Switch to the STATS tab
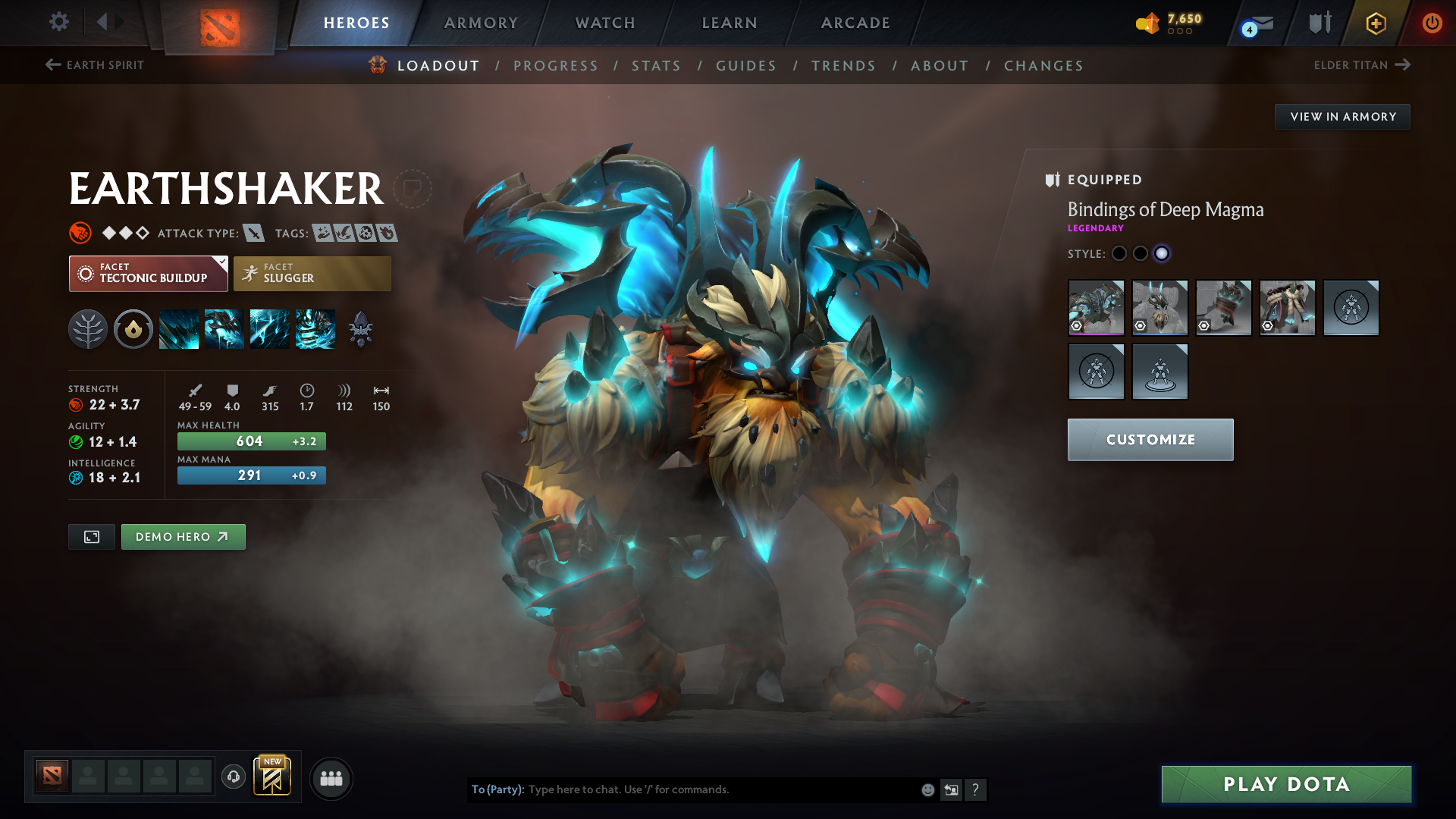Image resolution: width=1456 pixels, height=819 pixels. coord(656,66)
